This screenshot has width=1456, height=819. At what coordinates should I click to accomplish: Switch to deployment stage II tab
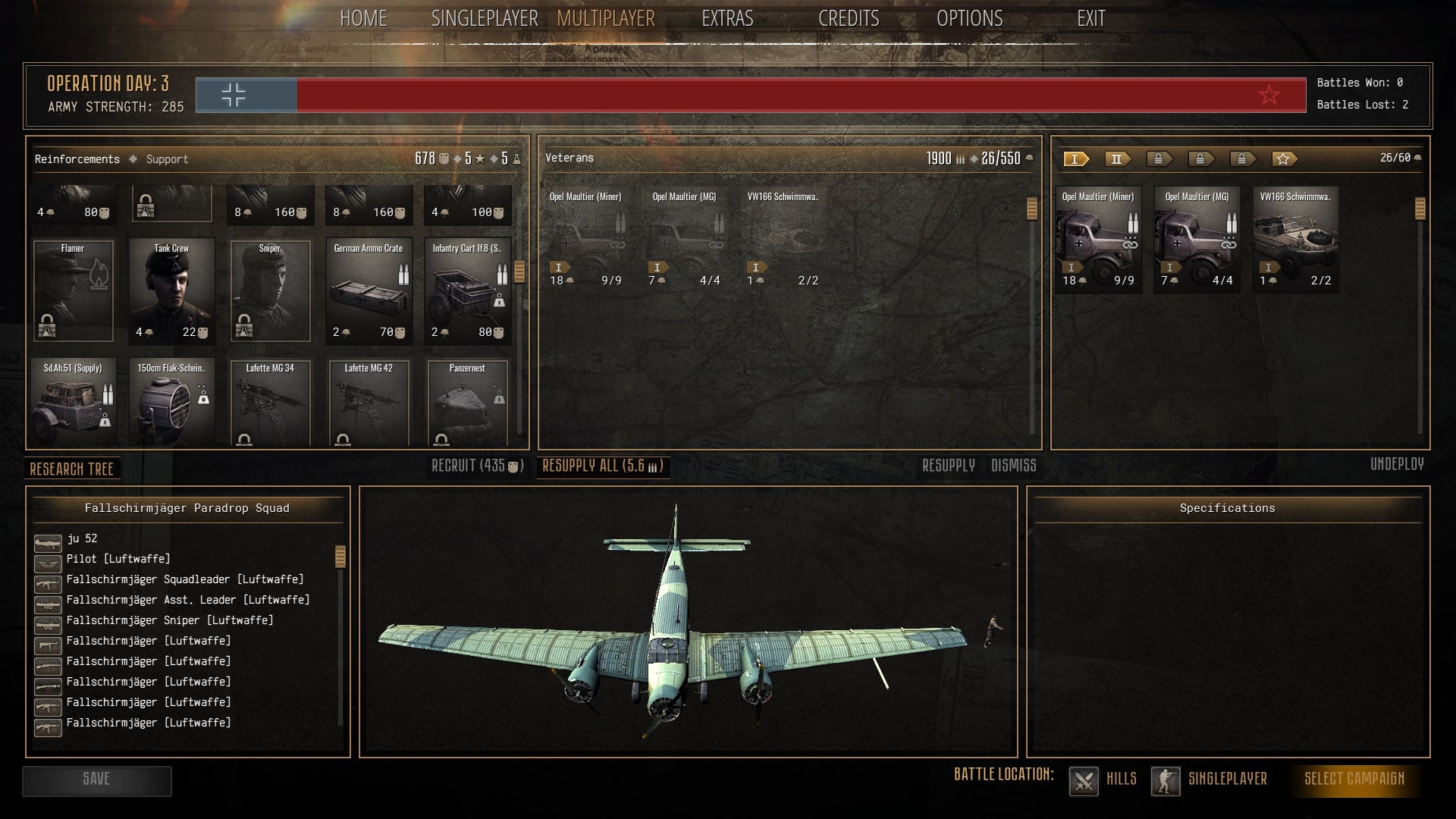tap(1117, 159)
